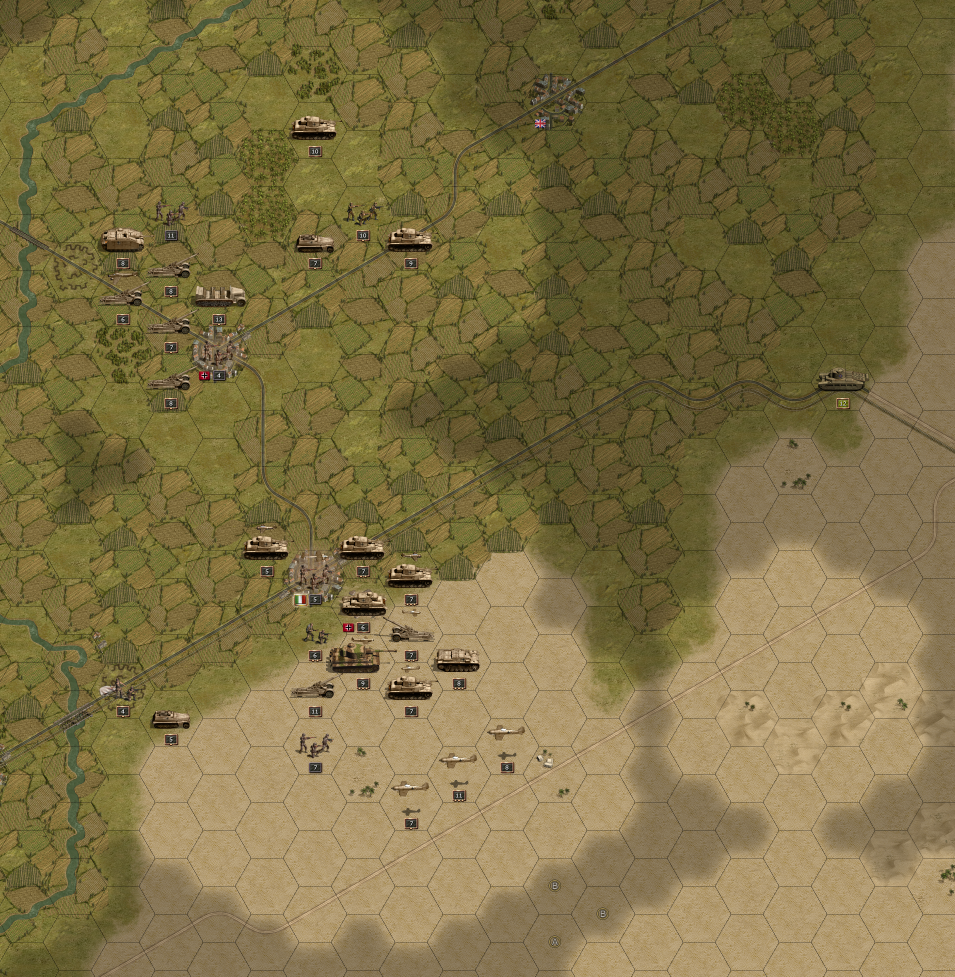Pick the aircraft with strength 8
This screenshot has width=955, height=977.
506,733
